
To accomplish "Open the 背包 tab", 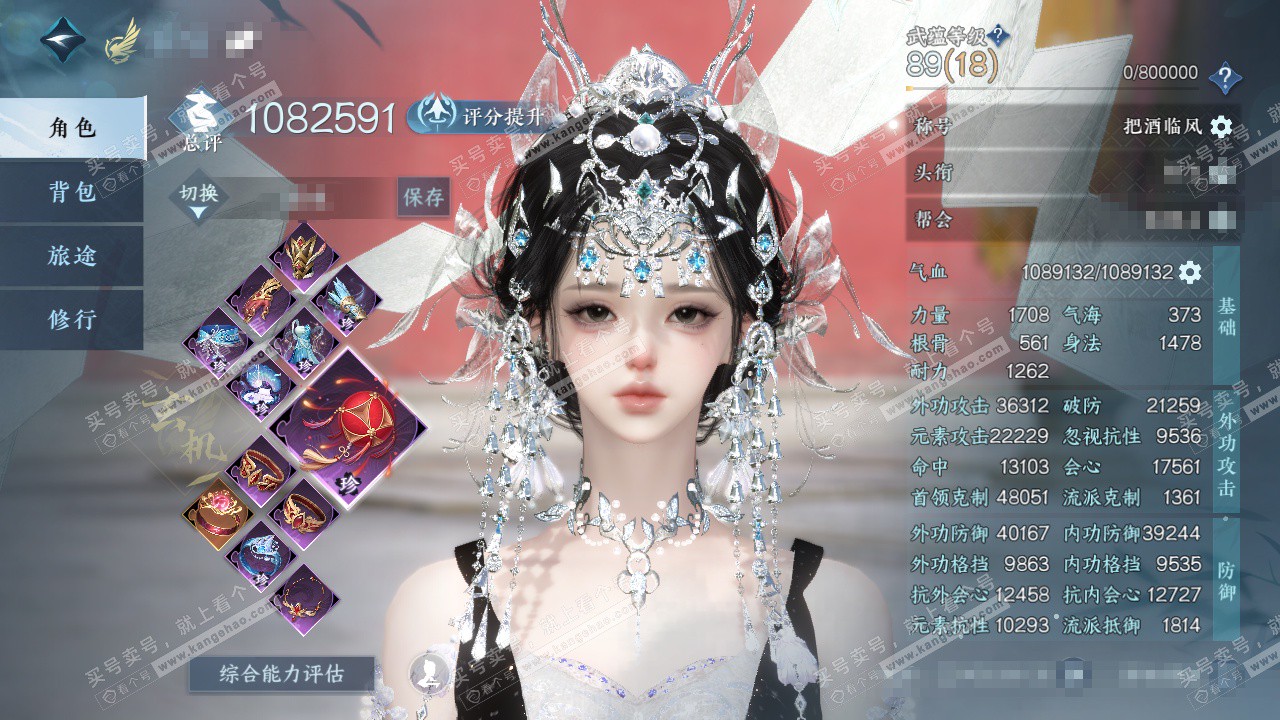I will pos(72,192).
